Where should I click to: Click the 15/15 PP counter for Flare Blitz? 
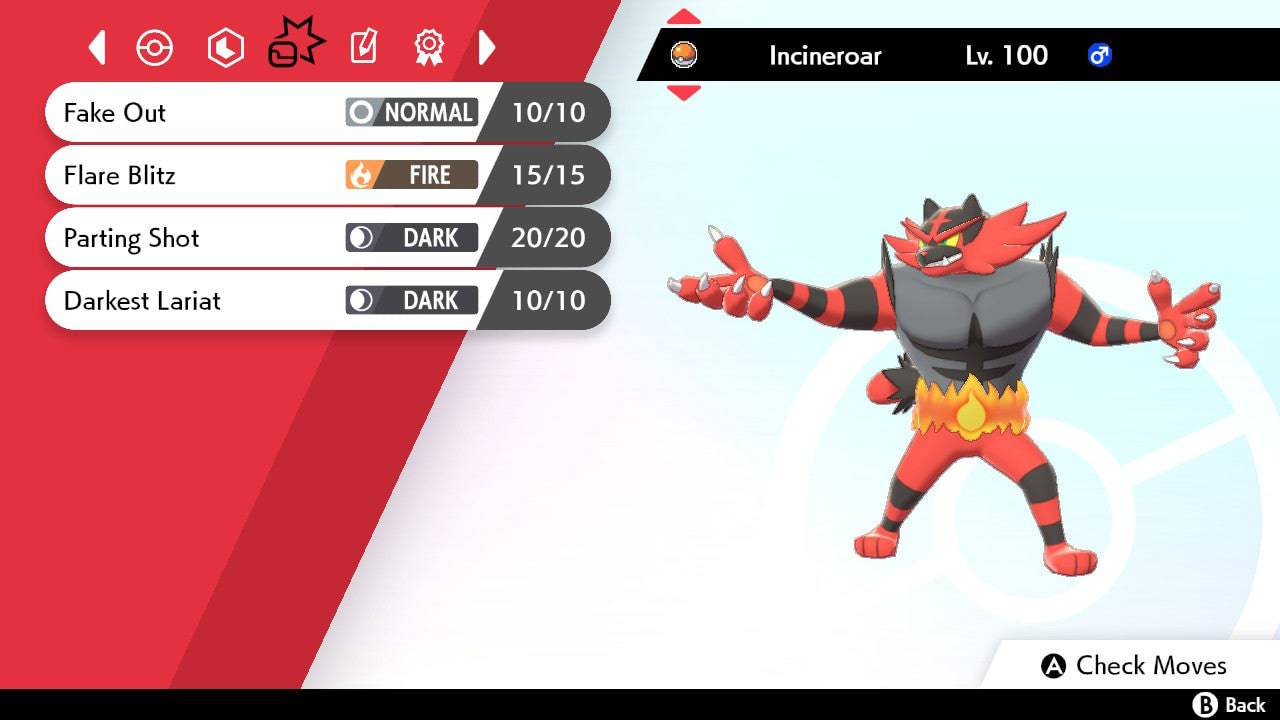(549, 175)
